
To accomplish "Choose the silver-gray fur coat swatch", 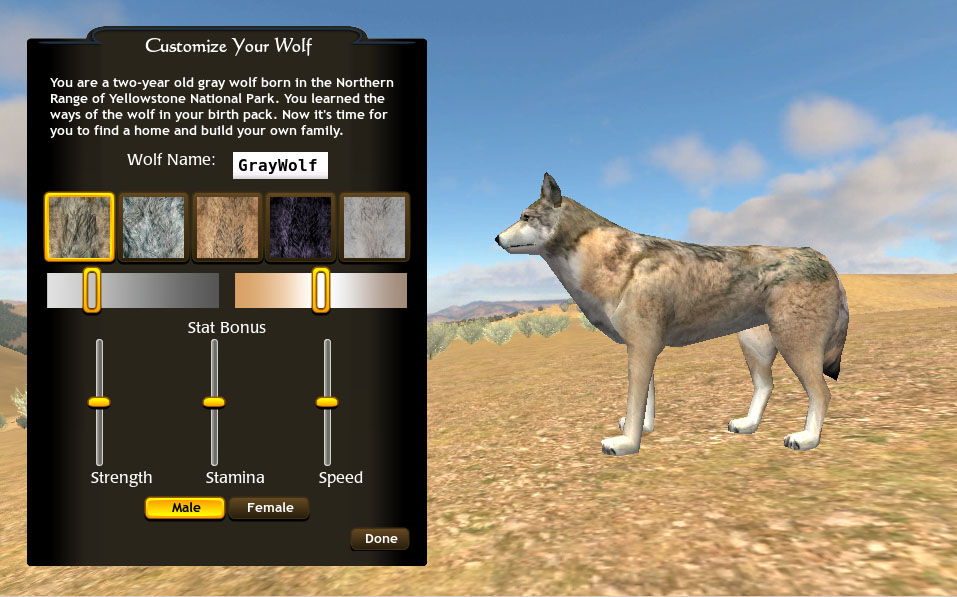I will coord(153,227).
